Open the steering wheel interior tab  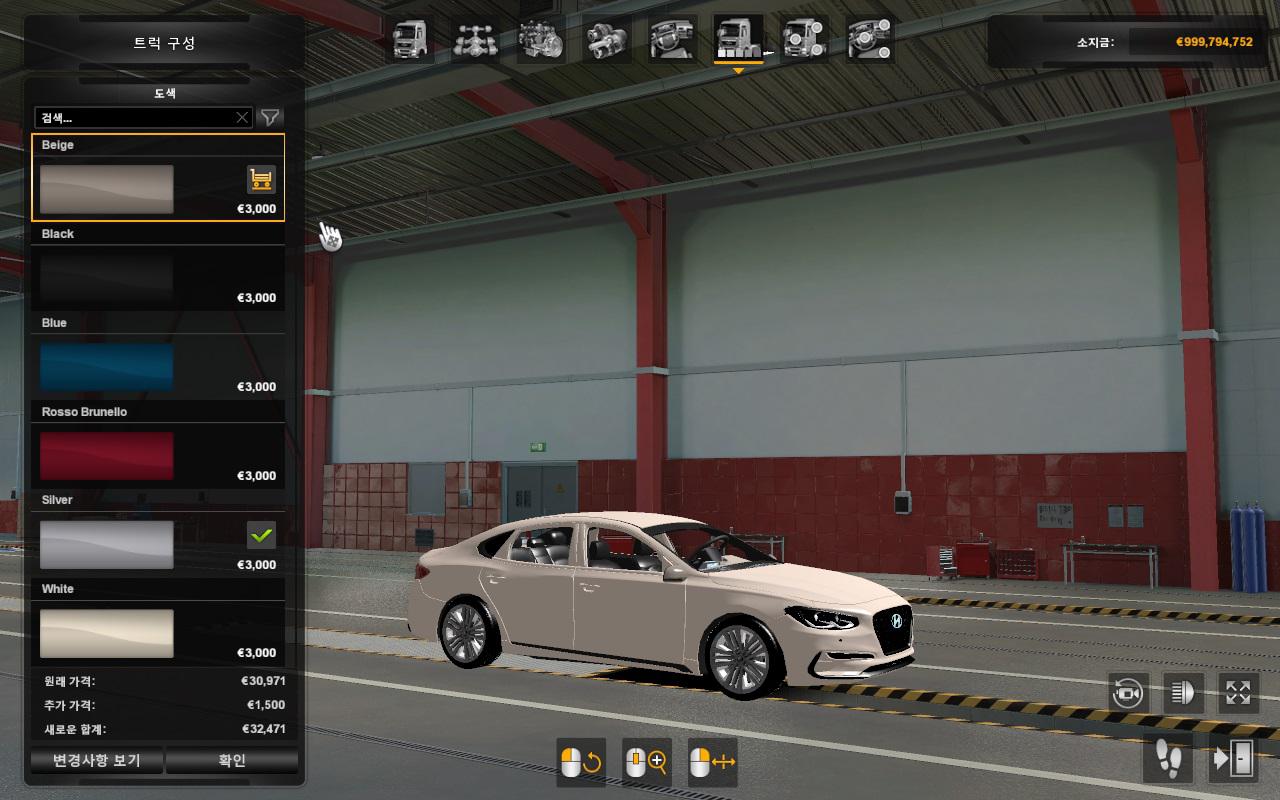(x=672, y=41)
